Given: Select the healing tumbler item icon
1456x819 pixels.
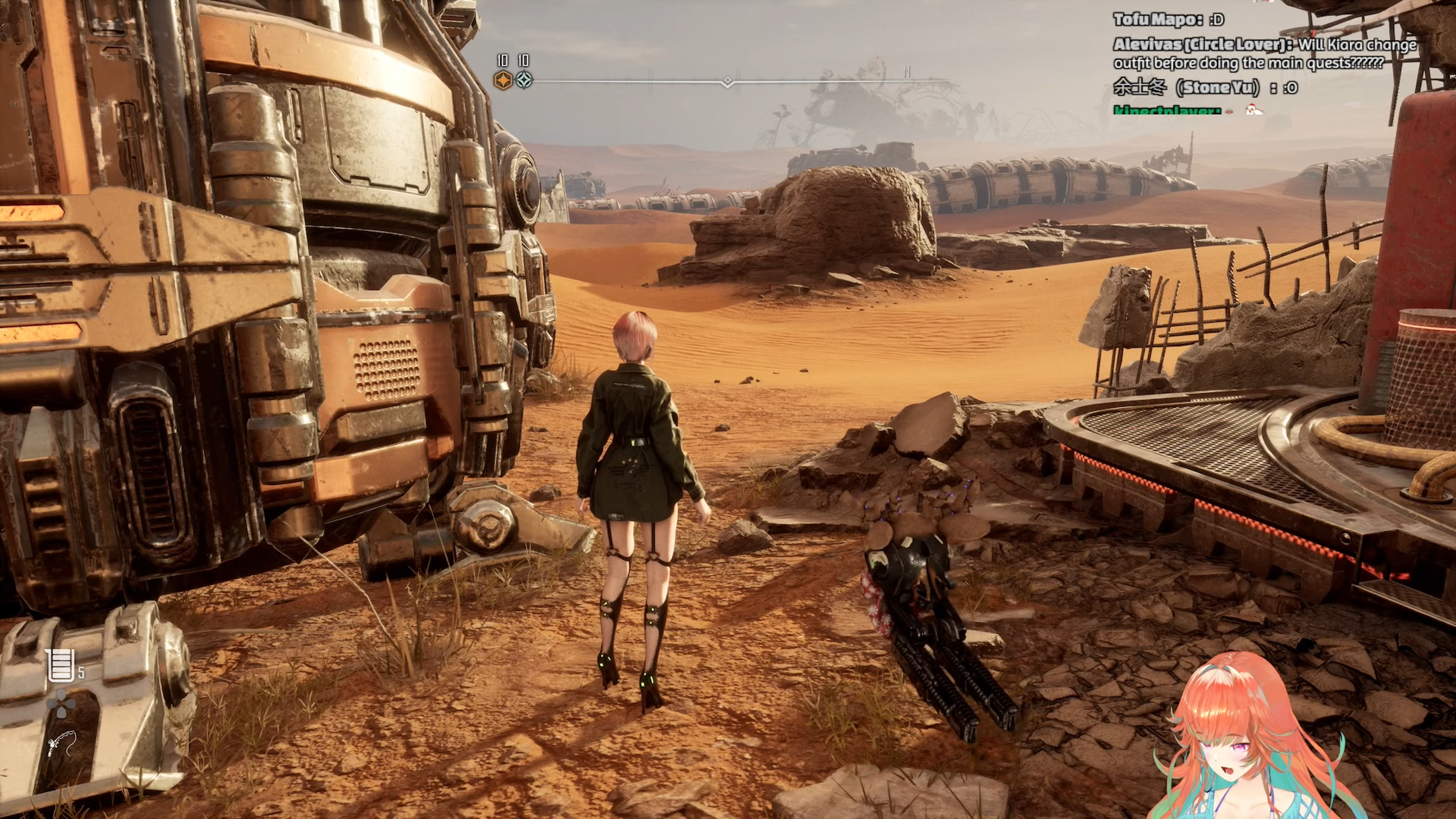Looking at the screenshot, I should click(x=61, y=665).
